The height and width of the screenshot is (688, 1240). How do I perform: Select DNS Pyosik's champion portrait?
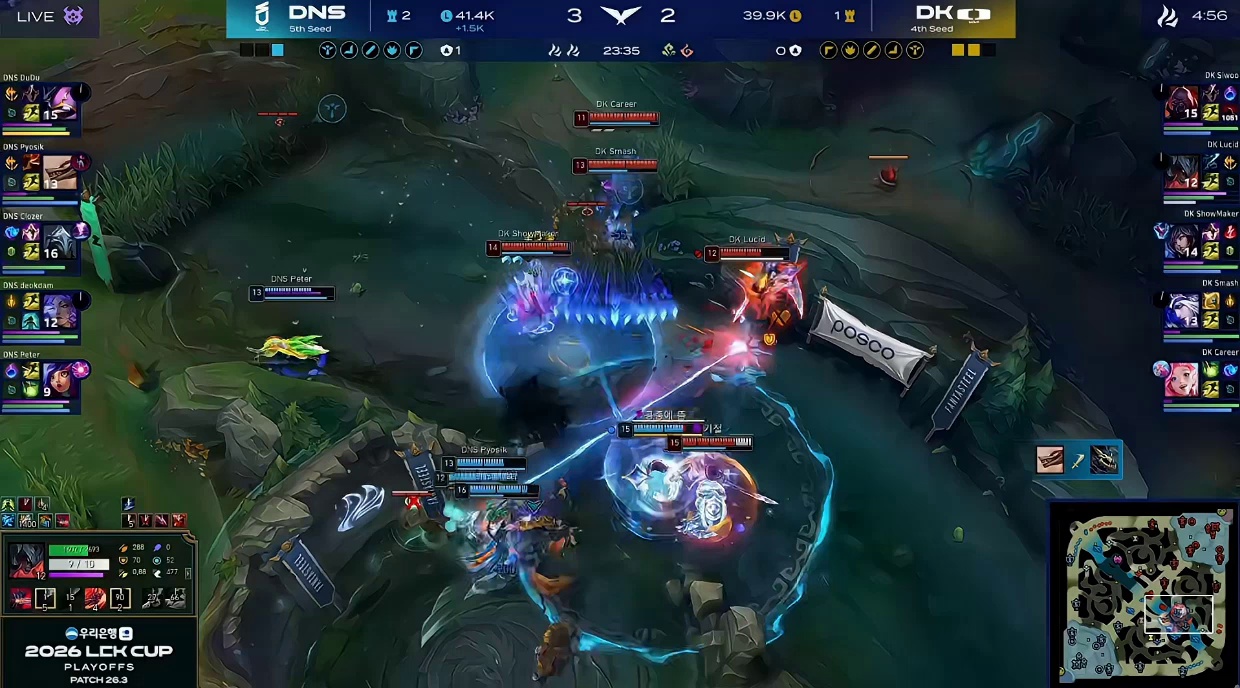pos(59,172)
